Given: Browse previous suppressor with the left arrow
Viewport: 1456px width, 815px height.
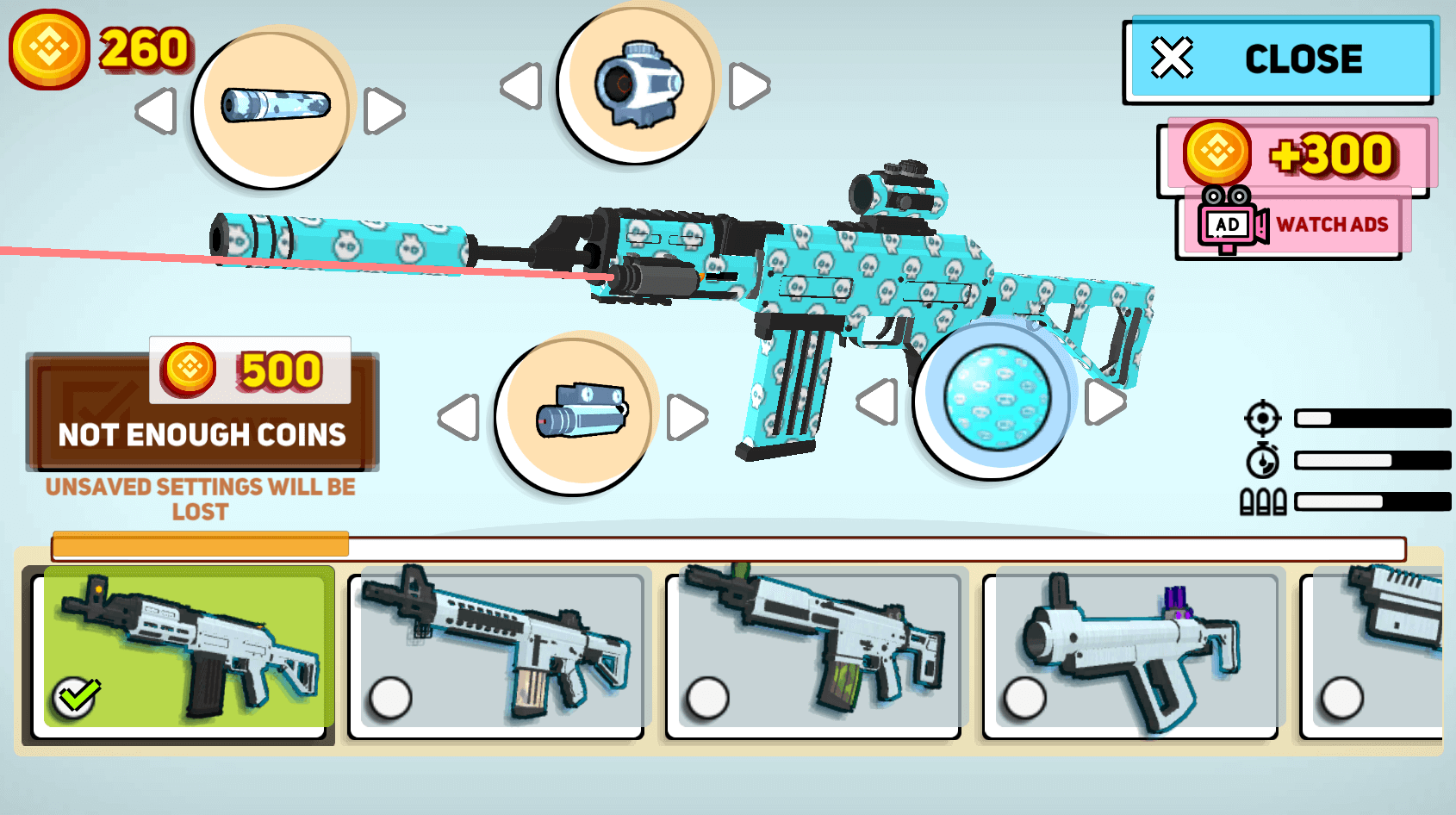Looking at the screenshot, I should (x=156, y=112).
